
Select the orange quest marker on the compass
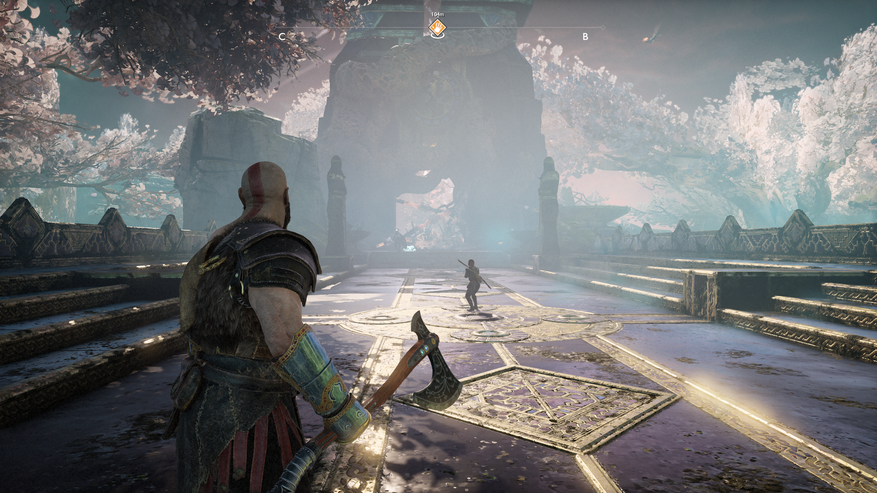tap(437, 28)
